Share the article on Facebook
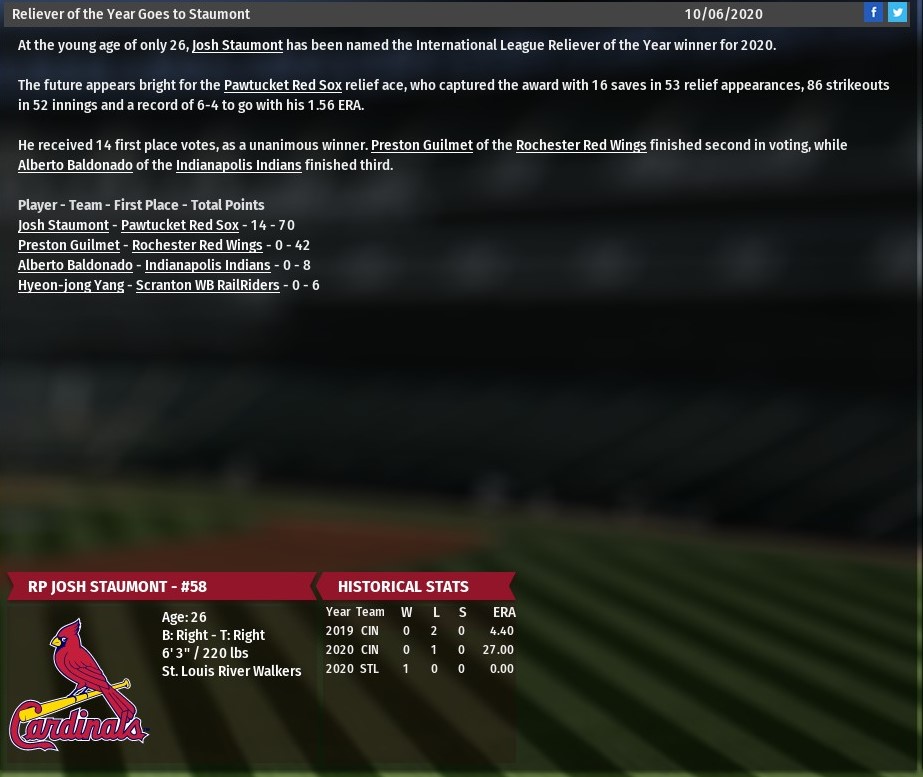The image size is (923, 777). (873, 12)
